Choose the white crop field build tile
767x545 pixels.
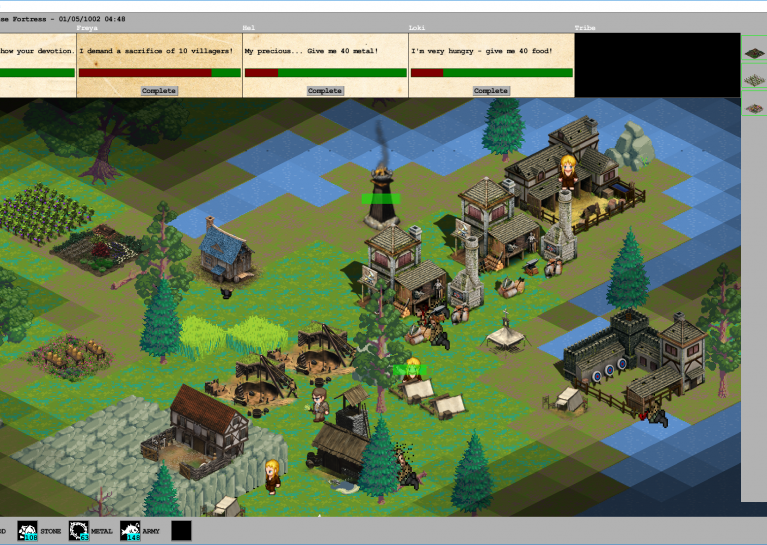click(x=753, y=80)
